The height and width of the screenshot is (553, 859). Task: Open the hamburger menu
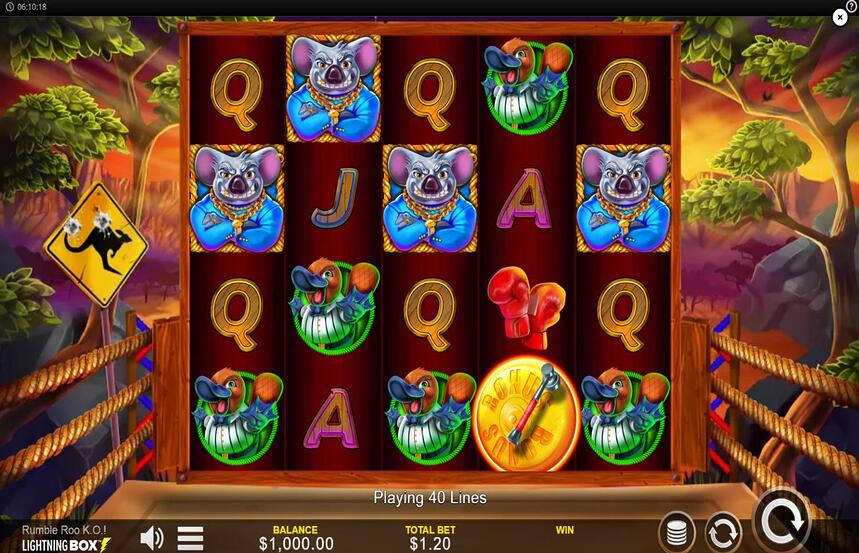click(x=191, y=538)
